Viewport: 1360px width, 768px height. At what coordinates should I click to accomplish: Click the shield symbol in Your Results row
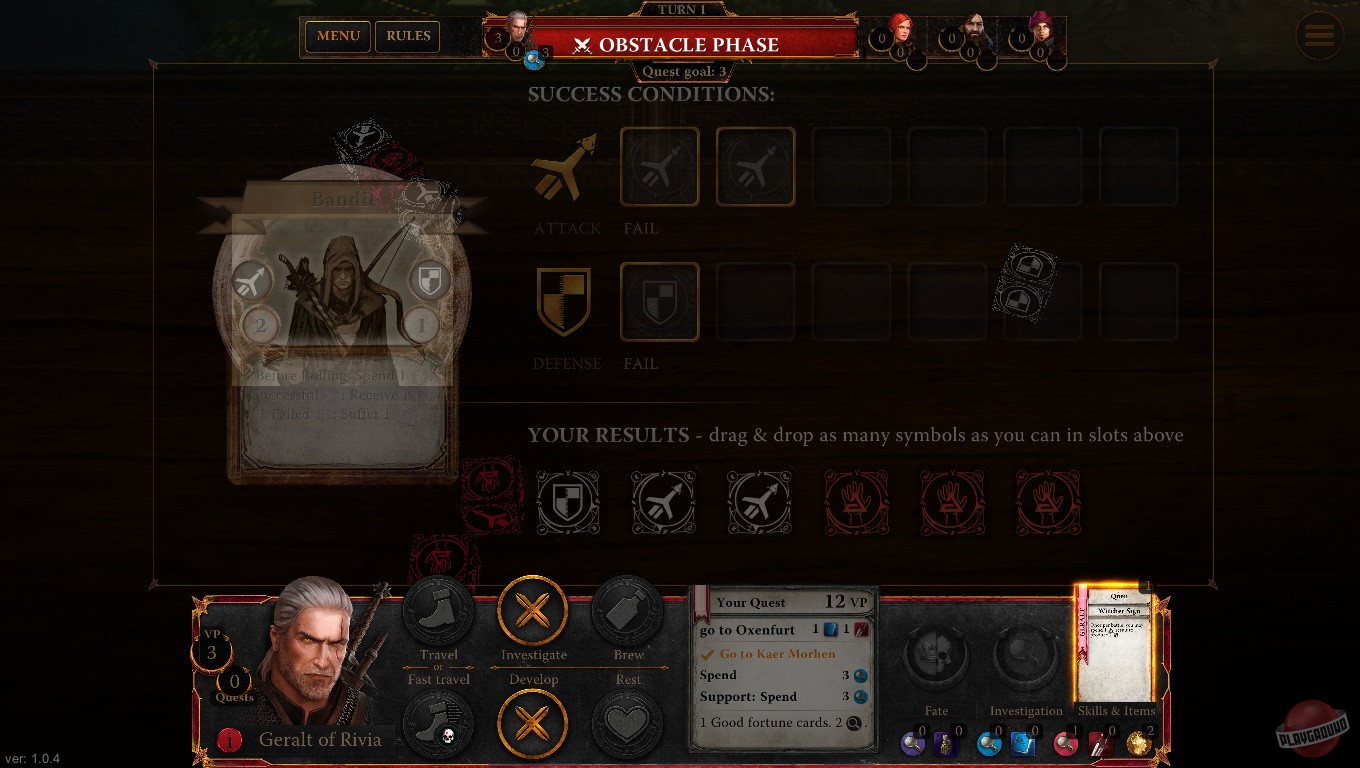(x=568, y=502)
